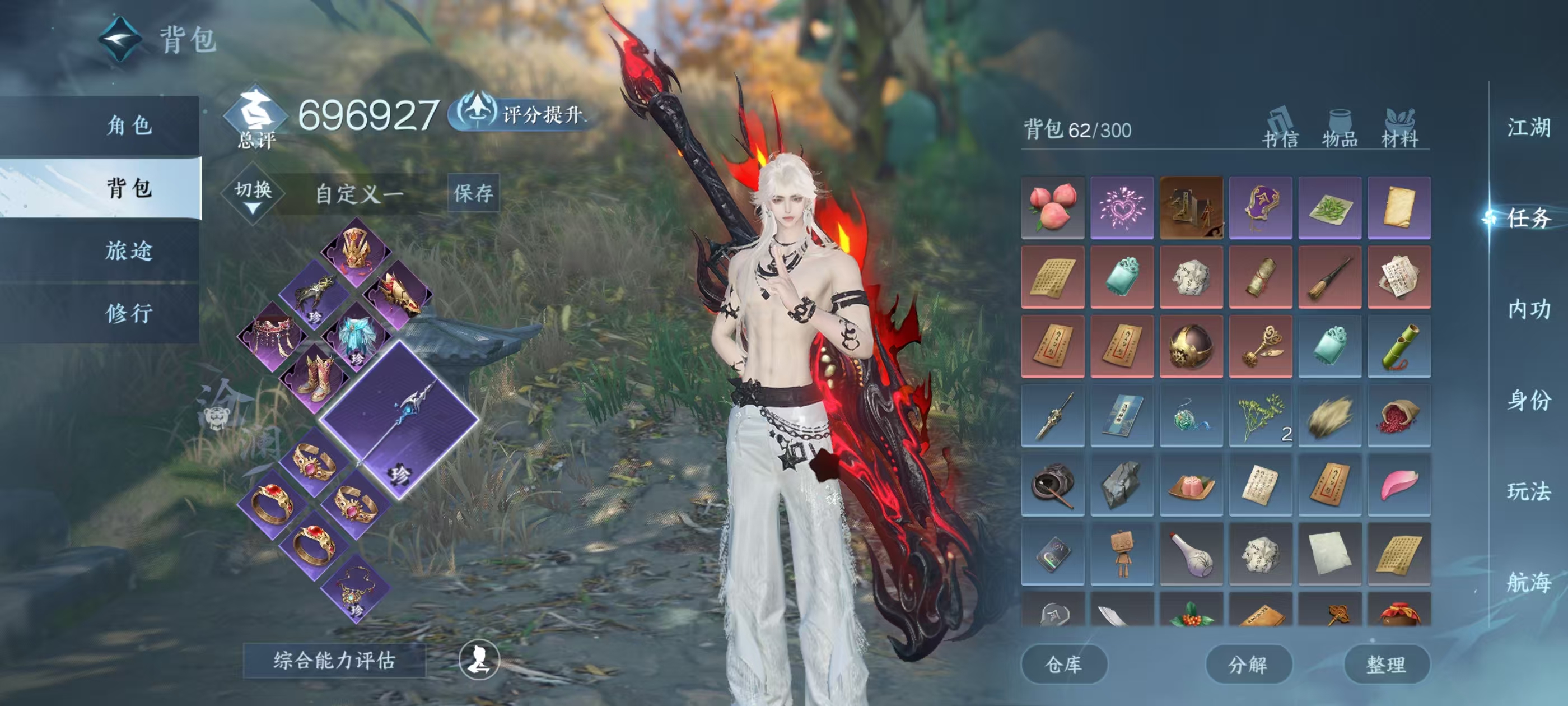Switch to the 角色 tab
This screenshot has height=706, width=1568.
(x=128, y=126)
